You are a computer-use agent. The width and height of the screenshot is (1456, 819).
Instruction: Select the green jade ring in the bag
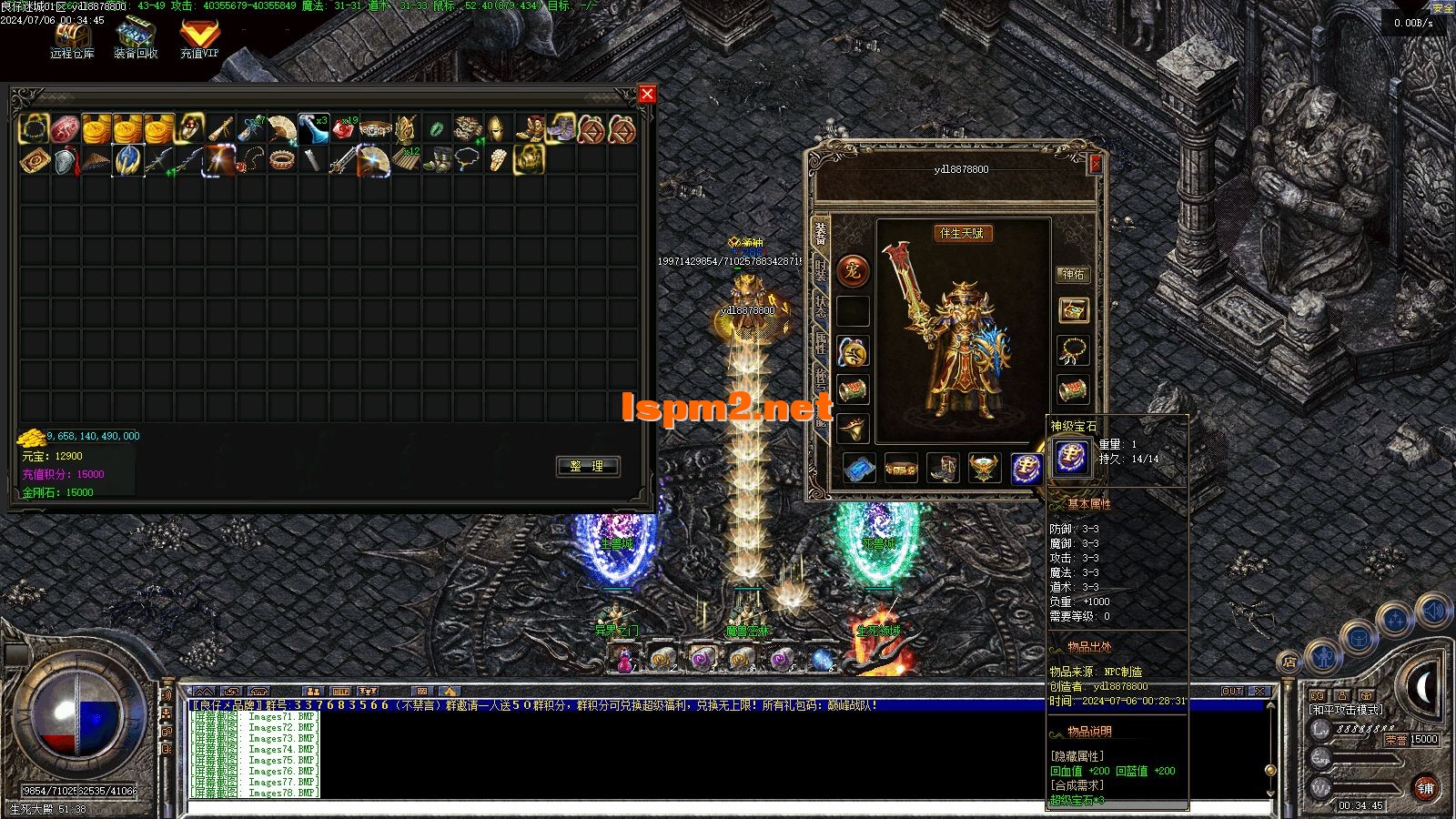(x=437, y=129)
